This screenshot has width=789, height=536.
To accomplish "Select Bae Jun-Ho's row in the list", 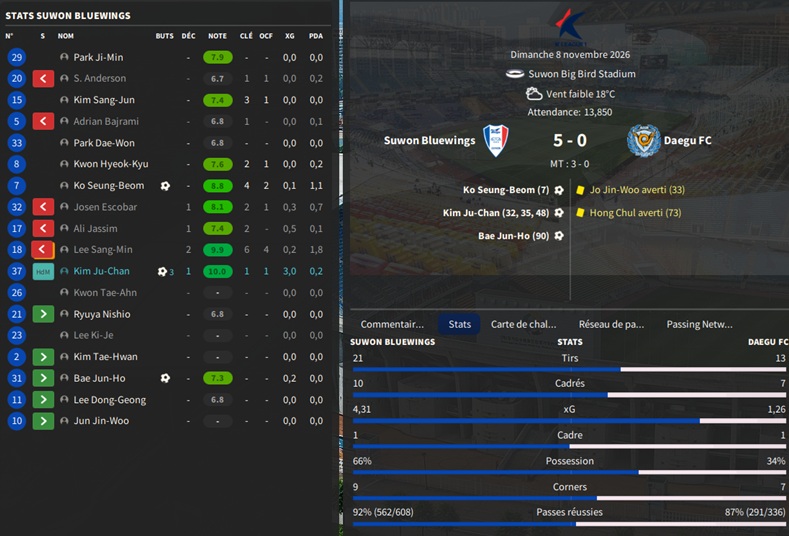I will click(x=99, y=378).
